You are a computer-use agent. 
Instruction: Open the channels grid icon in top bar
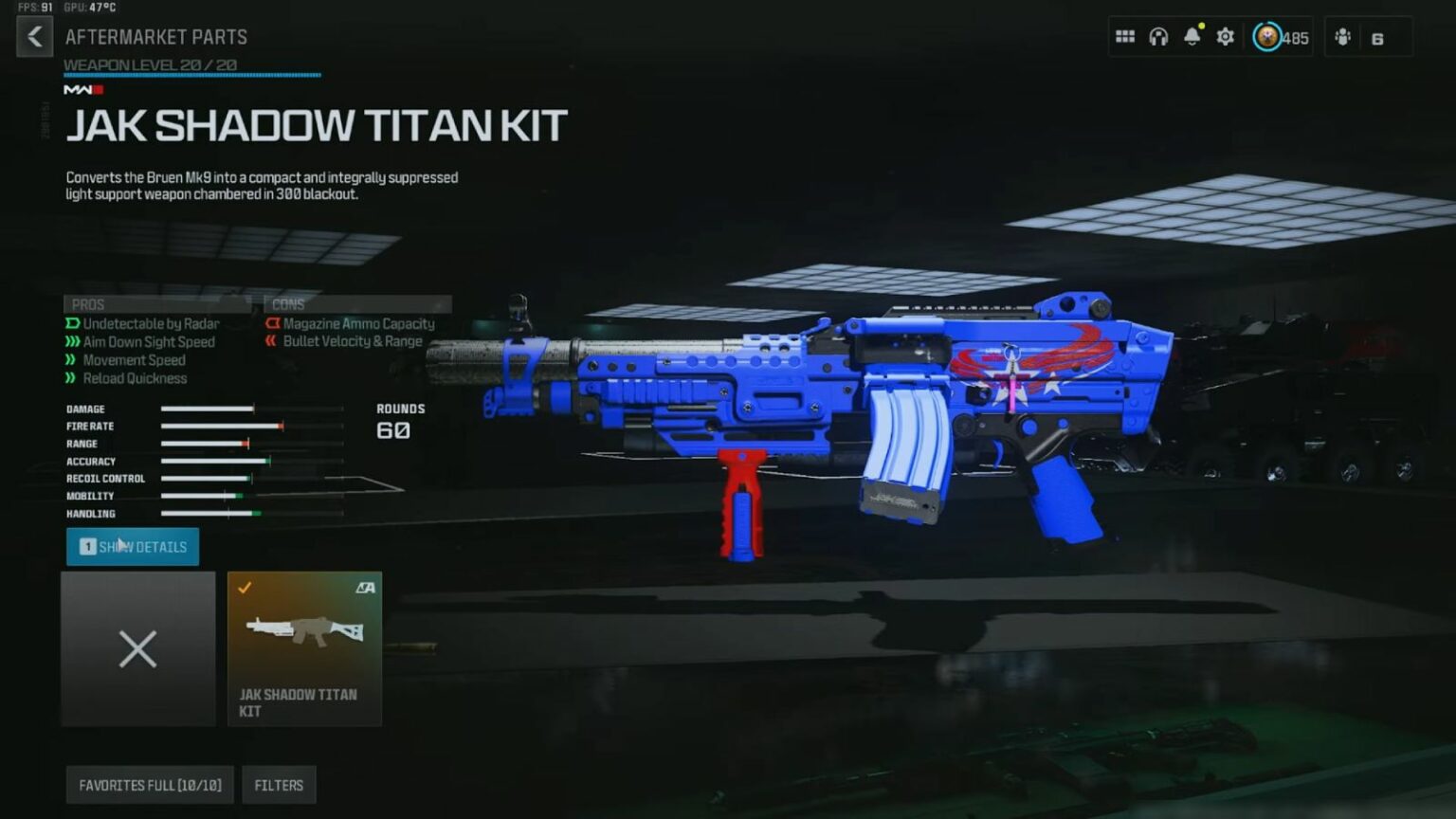(x=1125, y=36)
